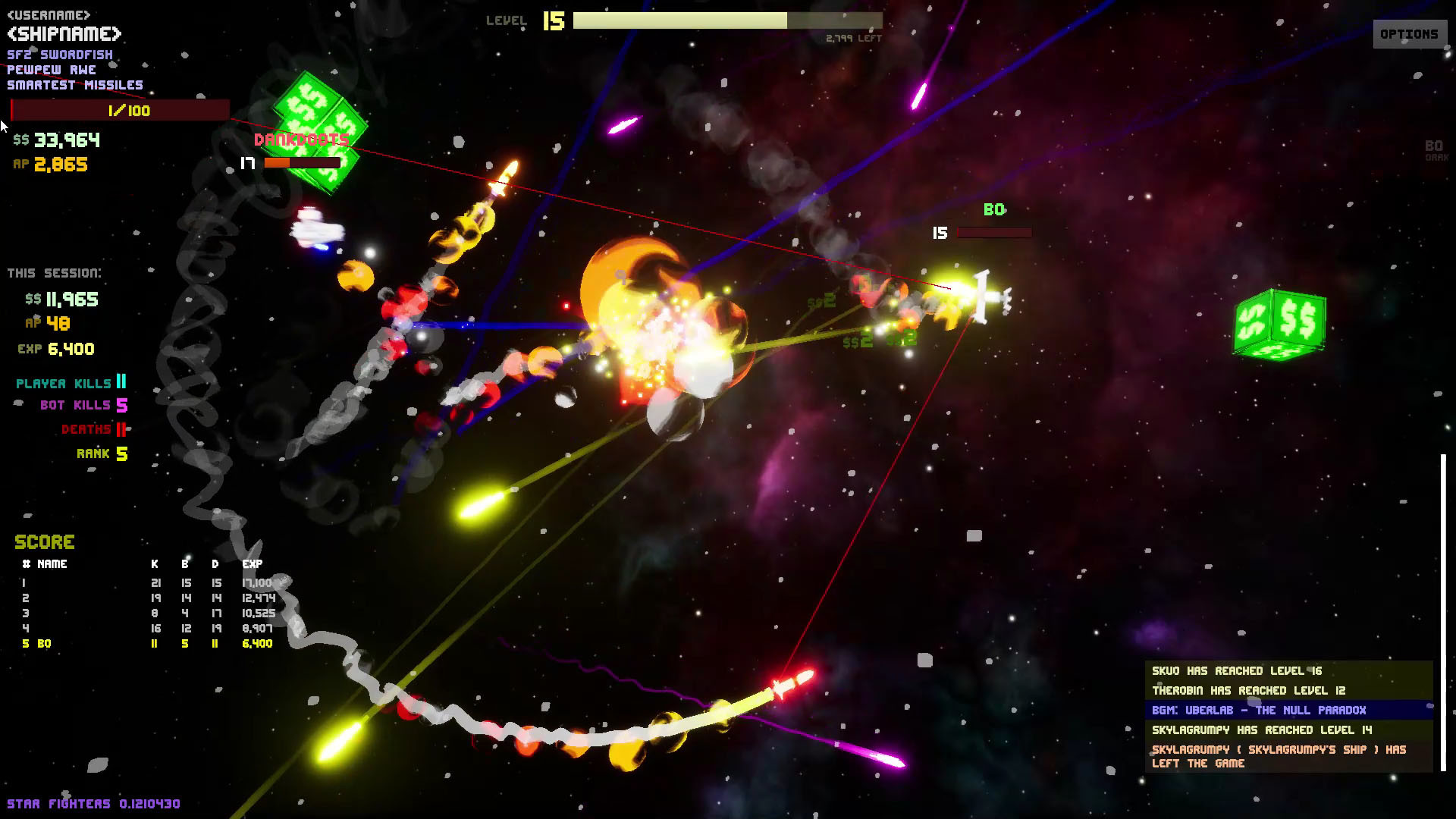Open the OPTIONS menu
1456x819 pixels.
[1409, 33]
